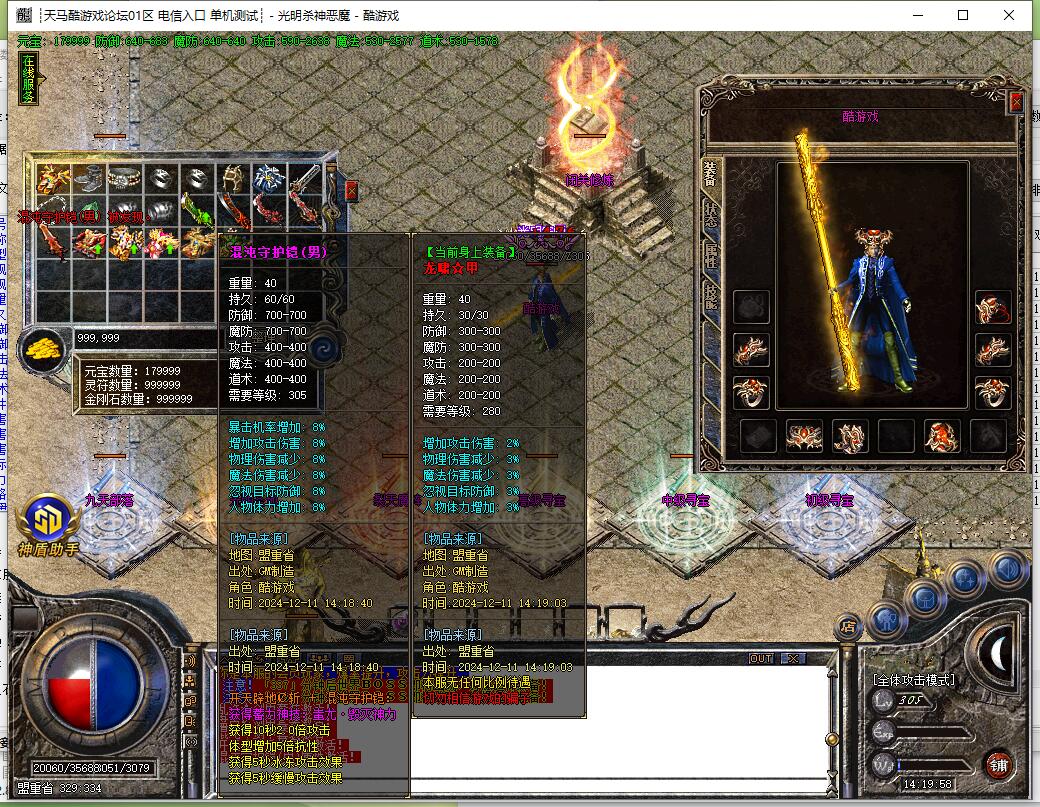Close the character equipment panel
This screenshot has height=807, width=1040.
[1016, 102]
